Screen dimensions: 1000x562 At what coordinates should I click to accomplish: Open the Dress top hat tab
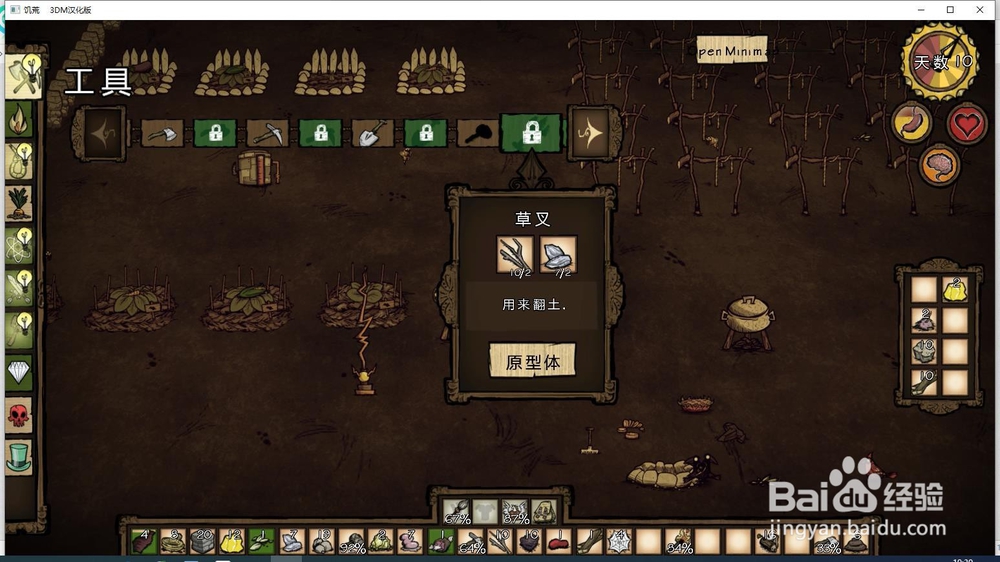(x=20, y=457)
